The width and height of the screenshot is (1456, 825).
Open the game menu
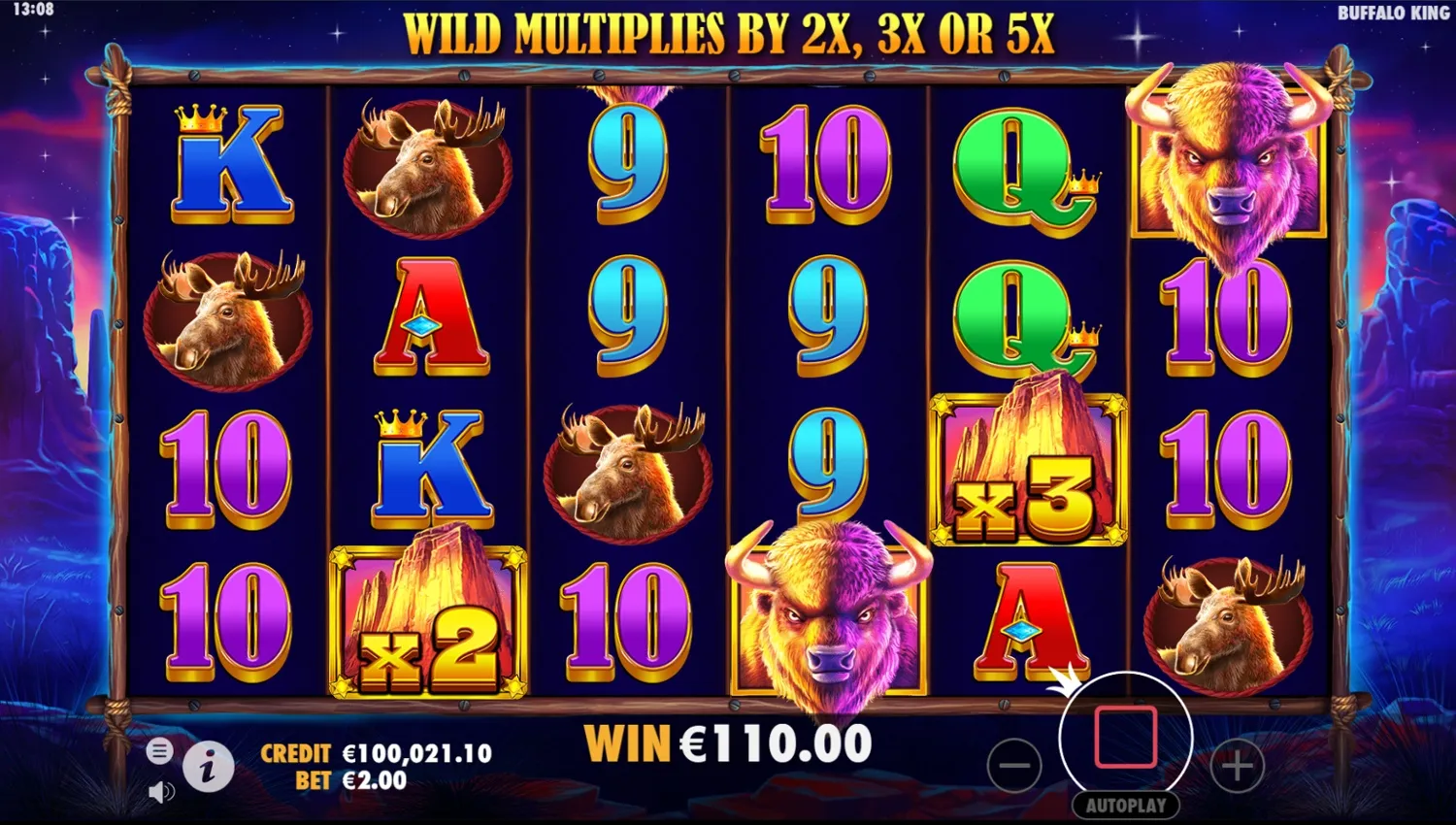[158, 751]
